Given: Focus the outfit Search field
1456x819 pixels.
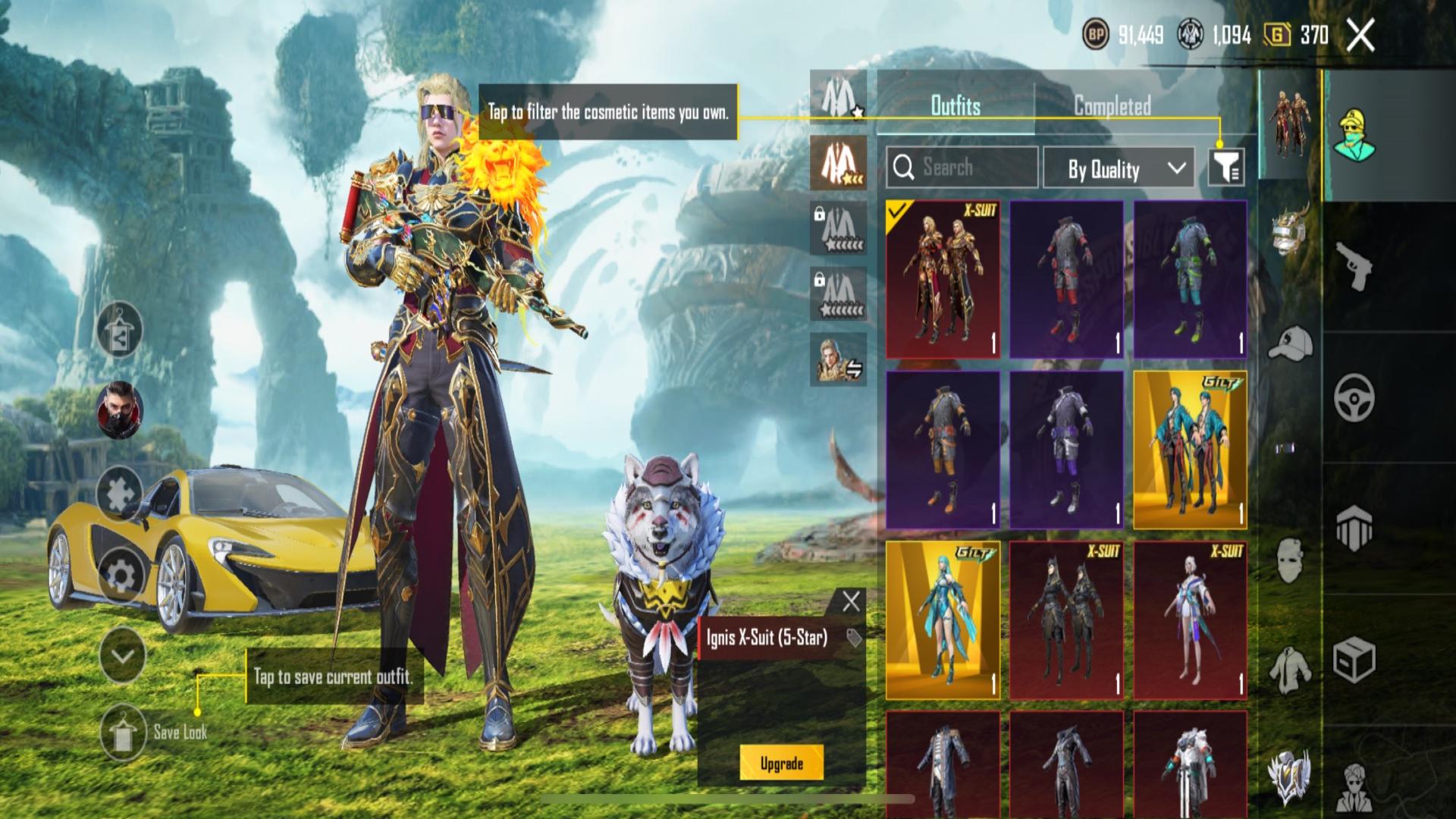Looking at the screenshot, I should coord(962,168).
